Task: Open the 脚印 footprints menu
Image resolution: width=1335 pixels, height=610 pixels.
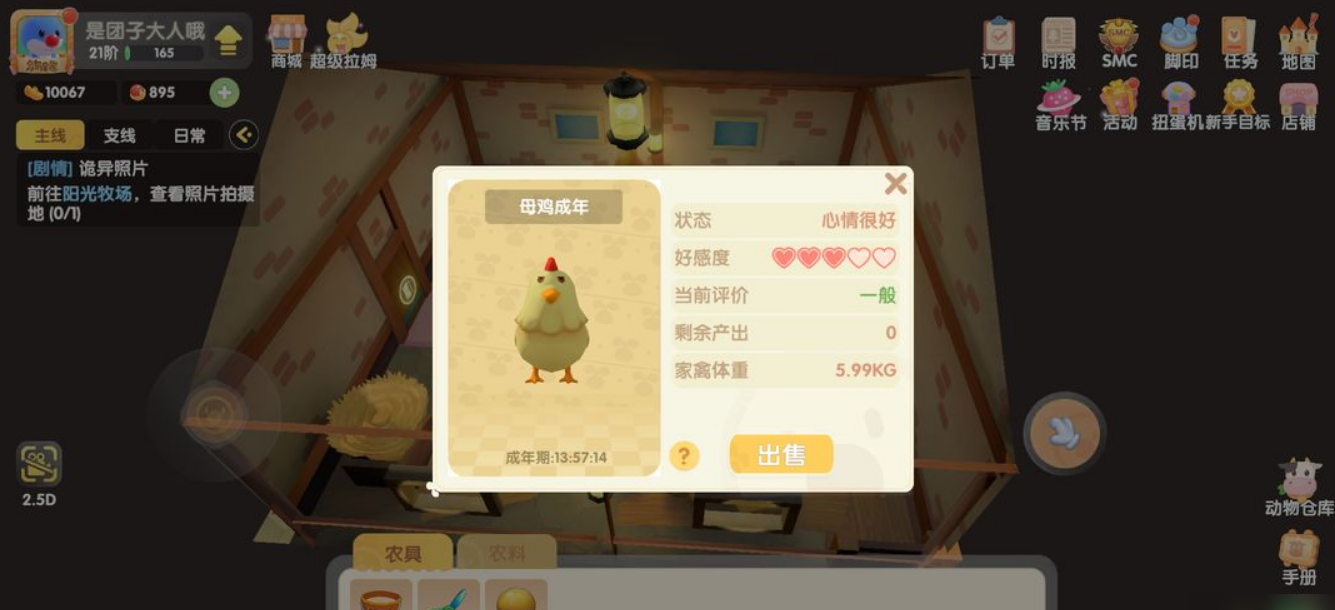Action: click(x=1180, y=42)
